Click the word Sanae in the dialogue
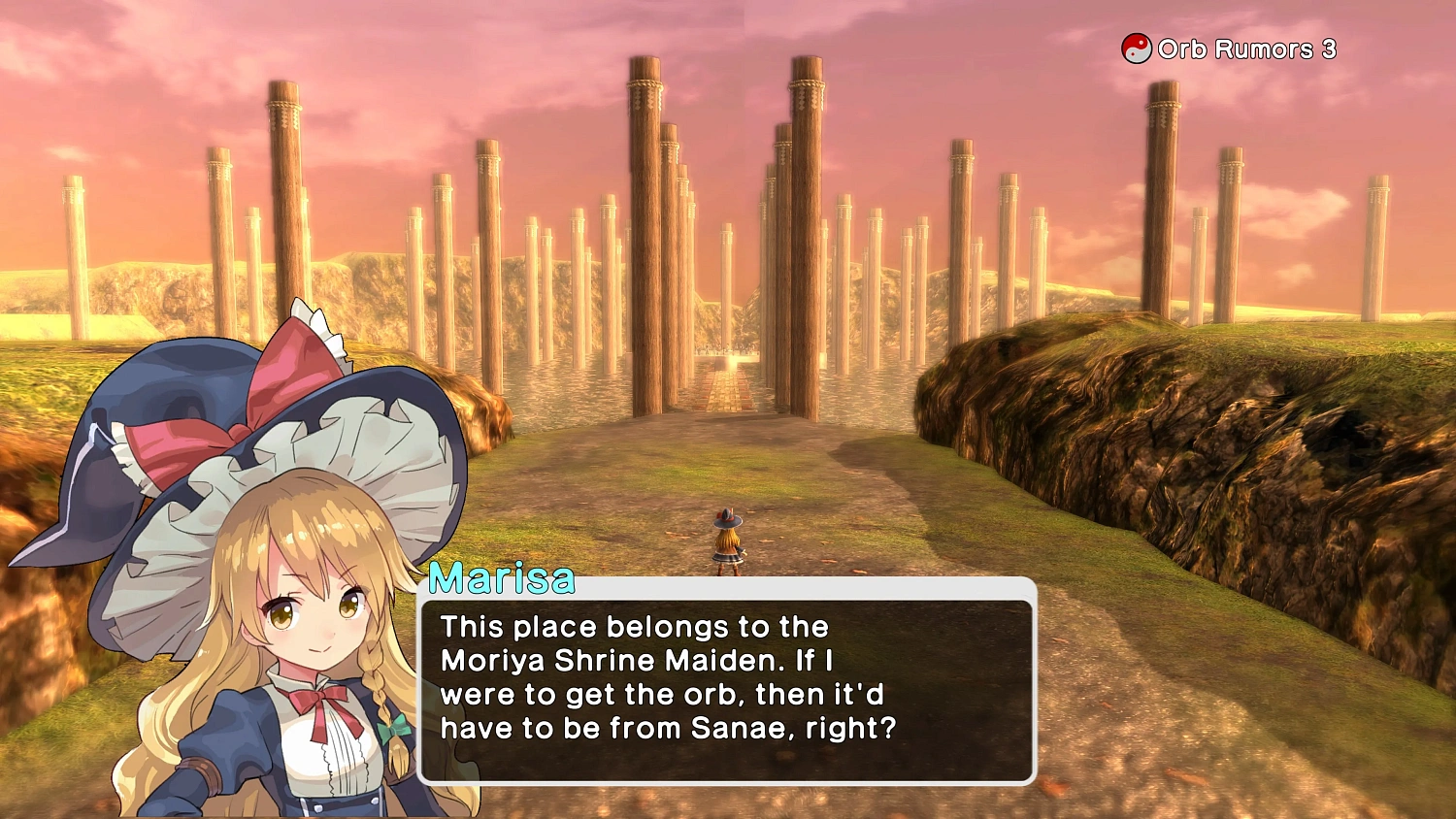Viewport: 1456px width, 819px height. [735, 728]
